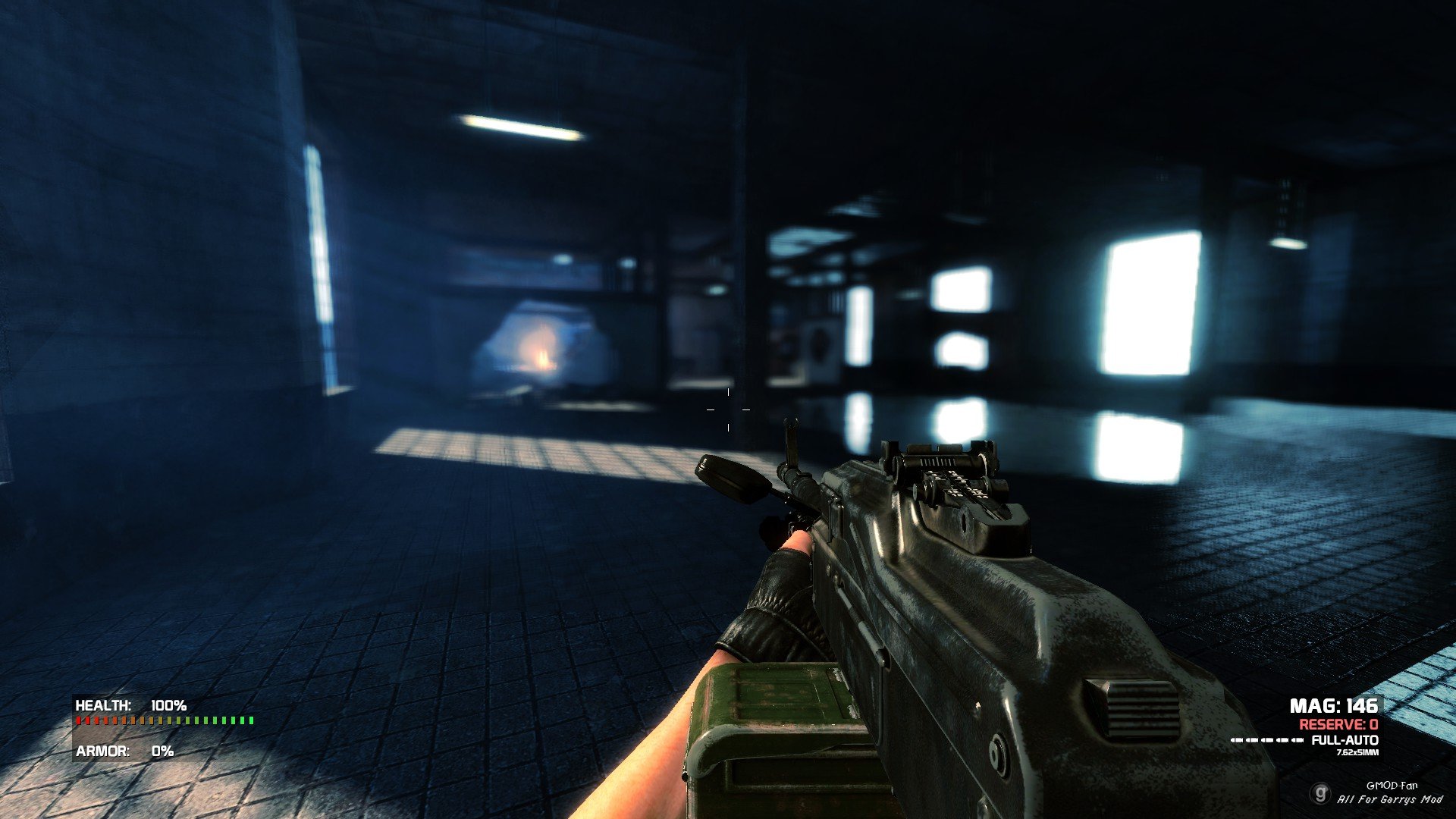Click the rightmost bullet icon
1456x819 pixels.
(1298, 740)
